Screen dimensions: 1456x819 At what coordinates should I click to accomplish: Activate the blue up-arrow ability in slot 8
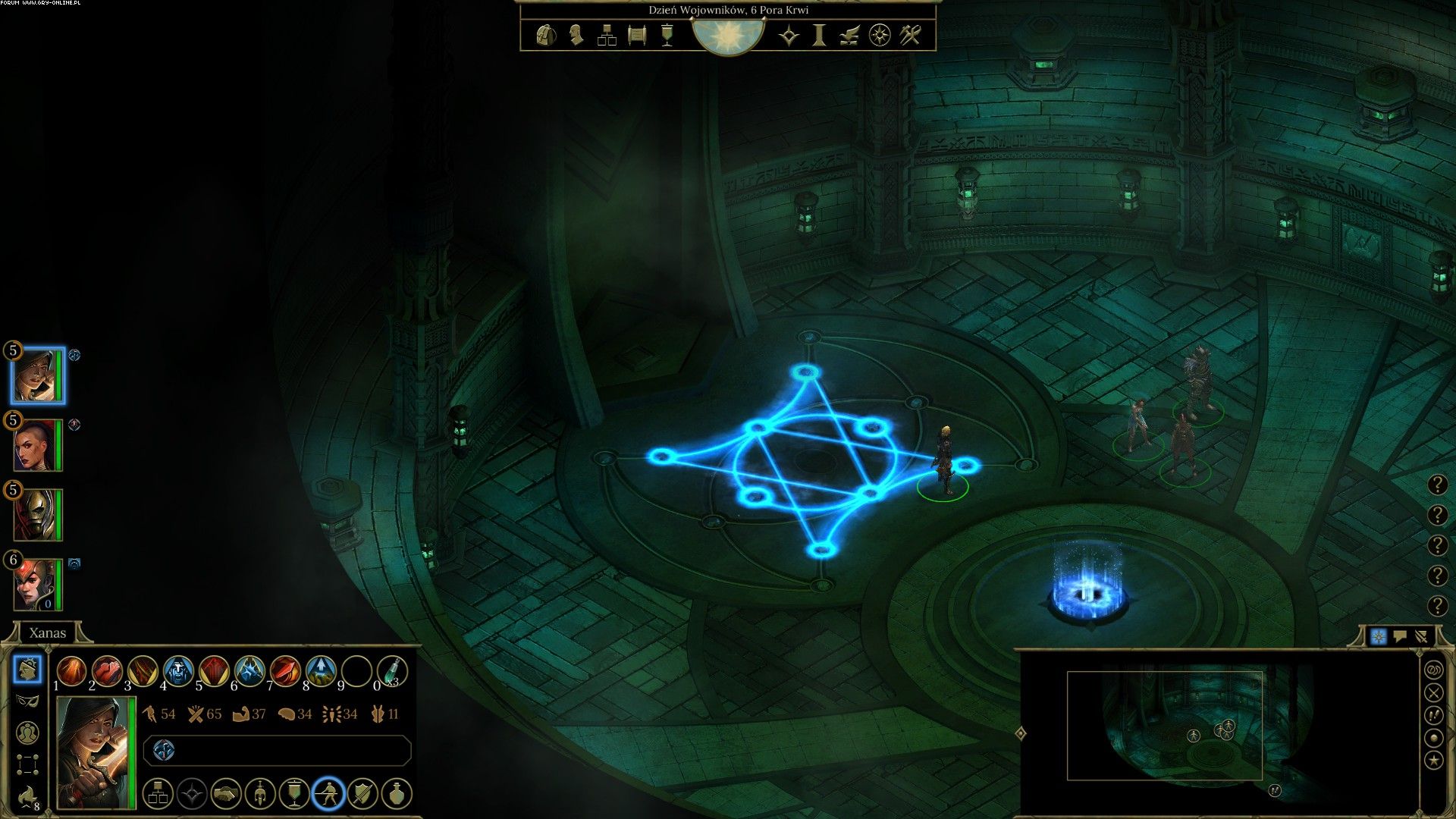pyautogui.click(x=321, y=671)
